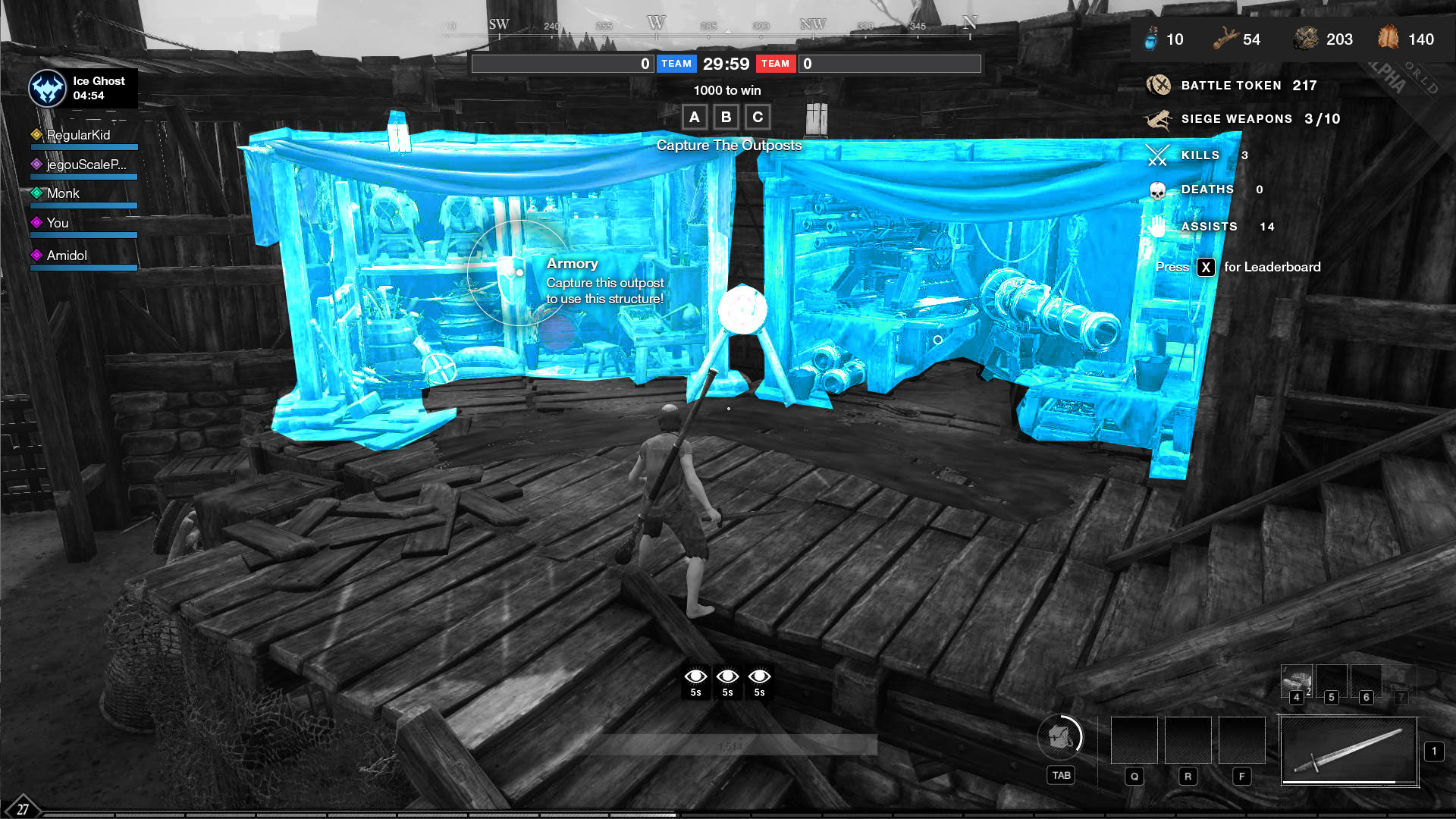The image size is (1456, 819).
Task: Select party member RegularKid
Action: 78,135
